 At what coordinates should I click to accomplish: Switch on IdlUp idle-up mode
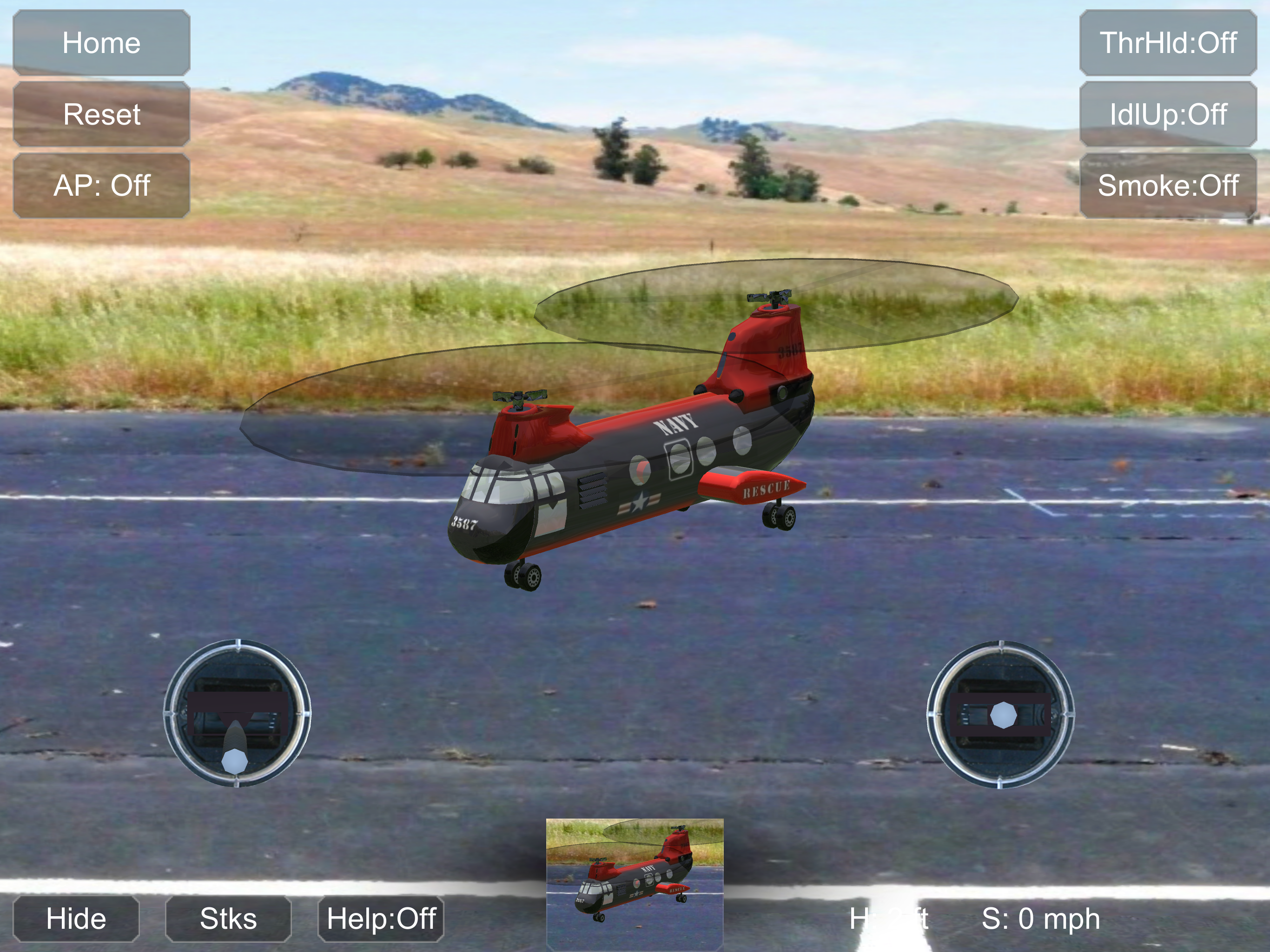1167,114
